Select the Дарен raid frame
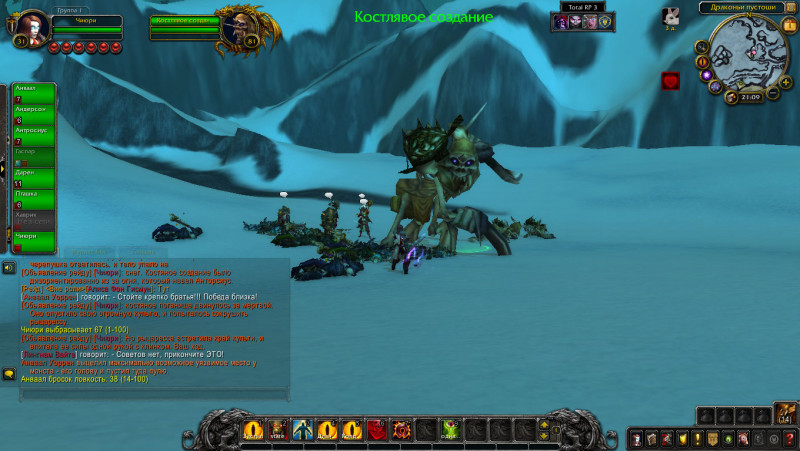800x451 pixels. 34,177
